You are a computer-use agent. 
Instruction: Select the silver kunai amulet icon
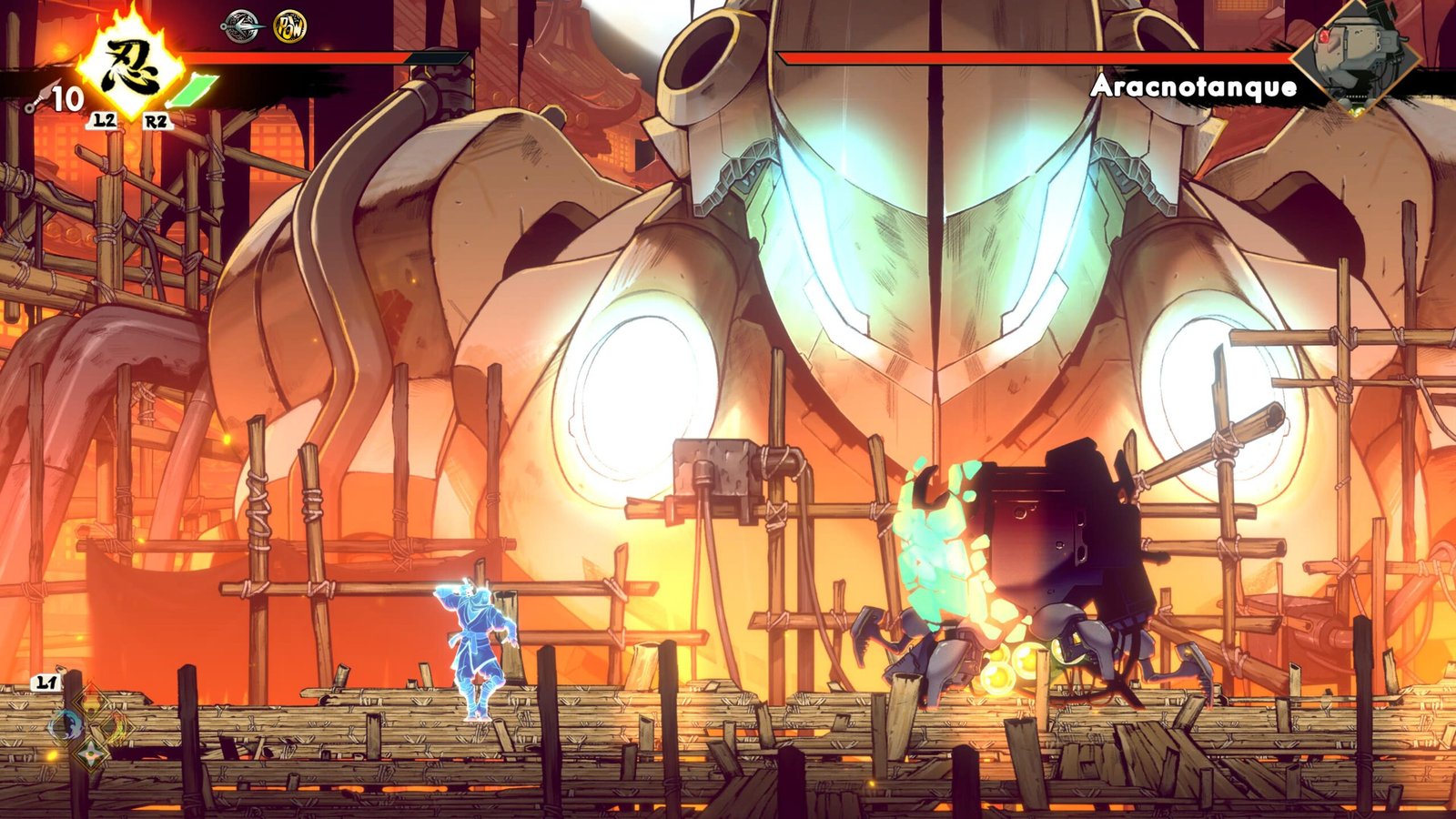point(240,25)
